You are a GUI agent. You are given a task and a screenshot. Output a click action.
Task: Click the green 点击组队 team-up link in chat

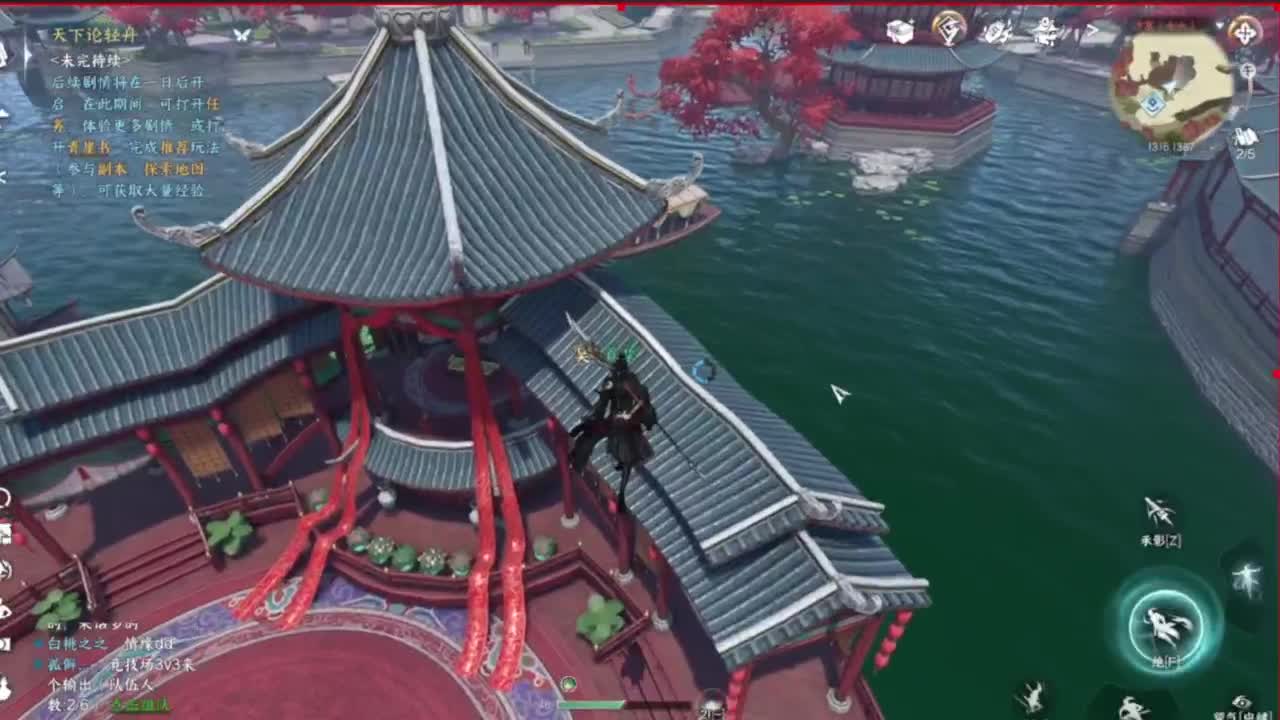(142, 705)
